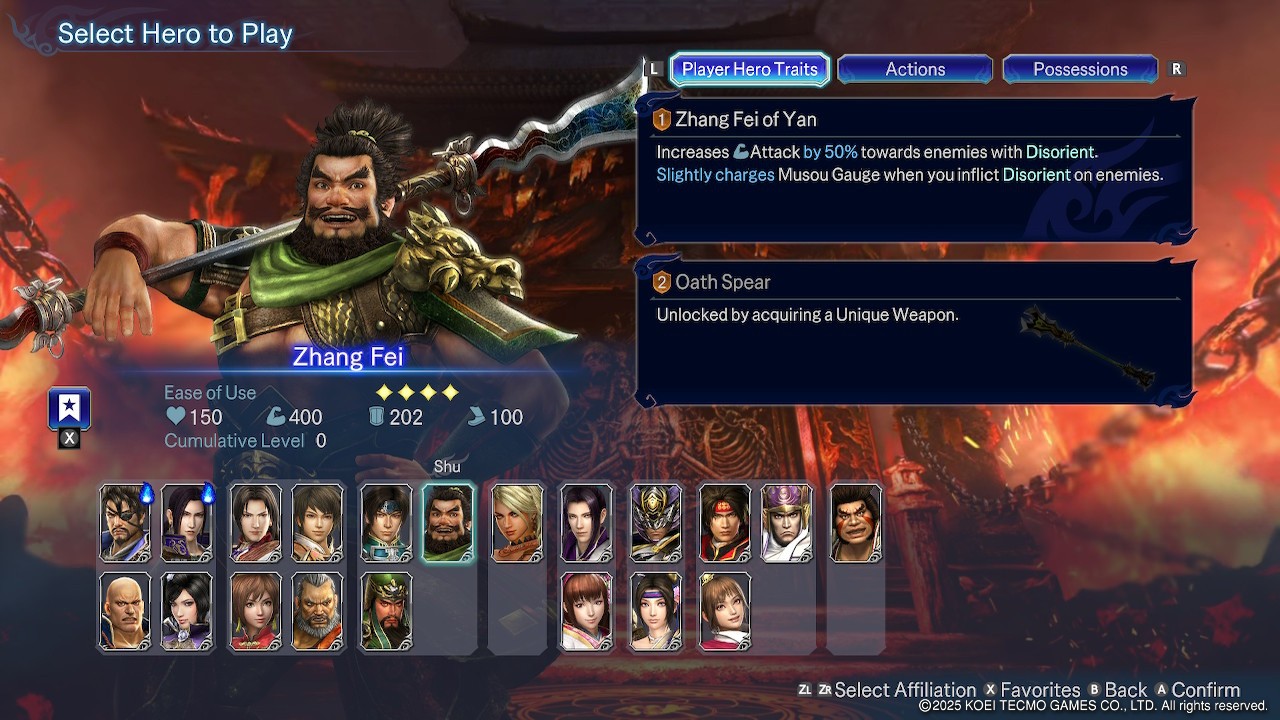The image size is (1280, 720).
Task: Select the bald hero portrait
Action: 126,610
